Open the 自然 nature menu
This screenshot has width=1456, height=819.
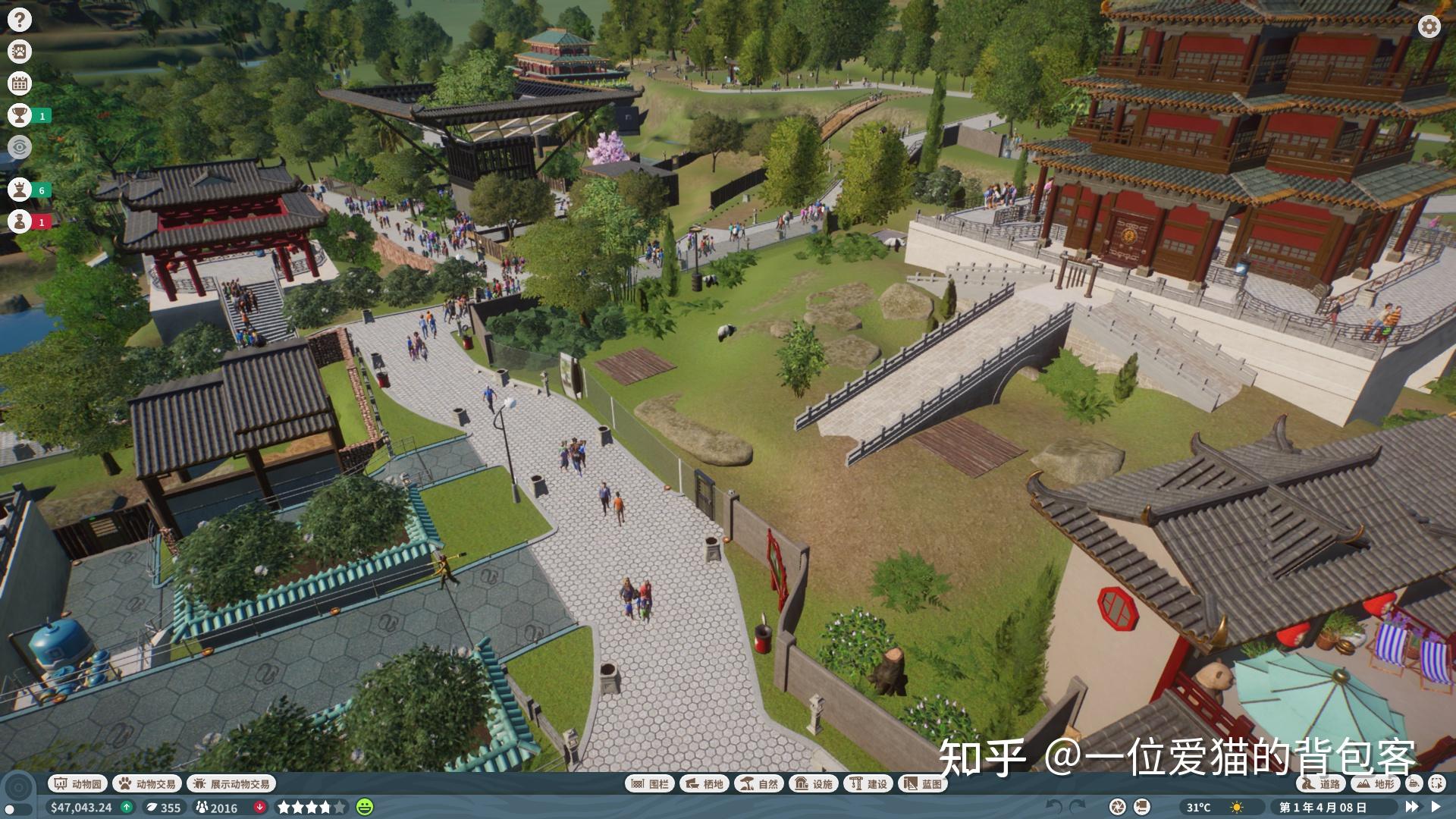(x=758, y=784)
